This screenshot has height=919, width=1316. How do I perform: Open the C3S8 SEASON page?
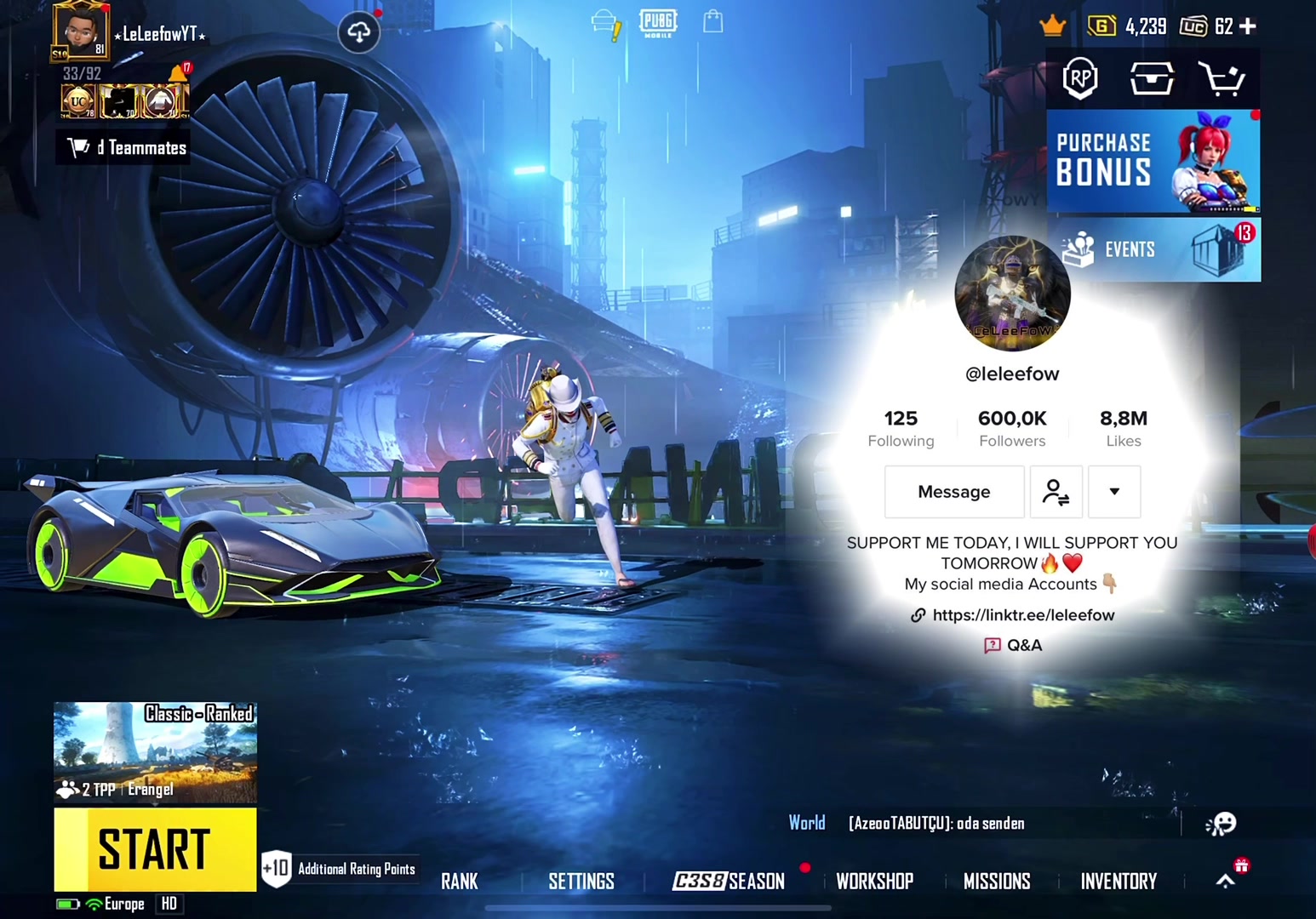click(x=729, y=882)
